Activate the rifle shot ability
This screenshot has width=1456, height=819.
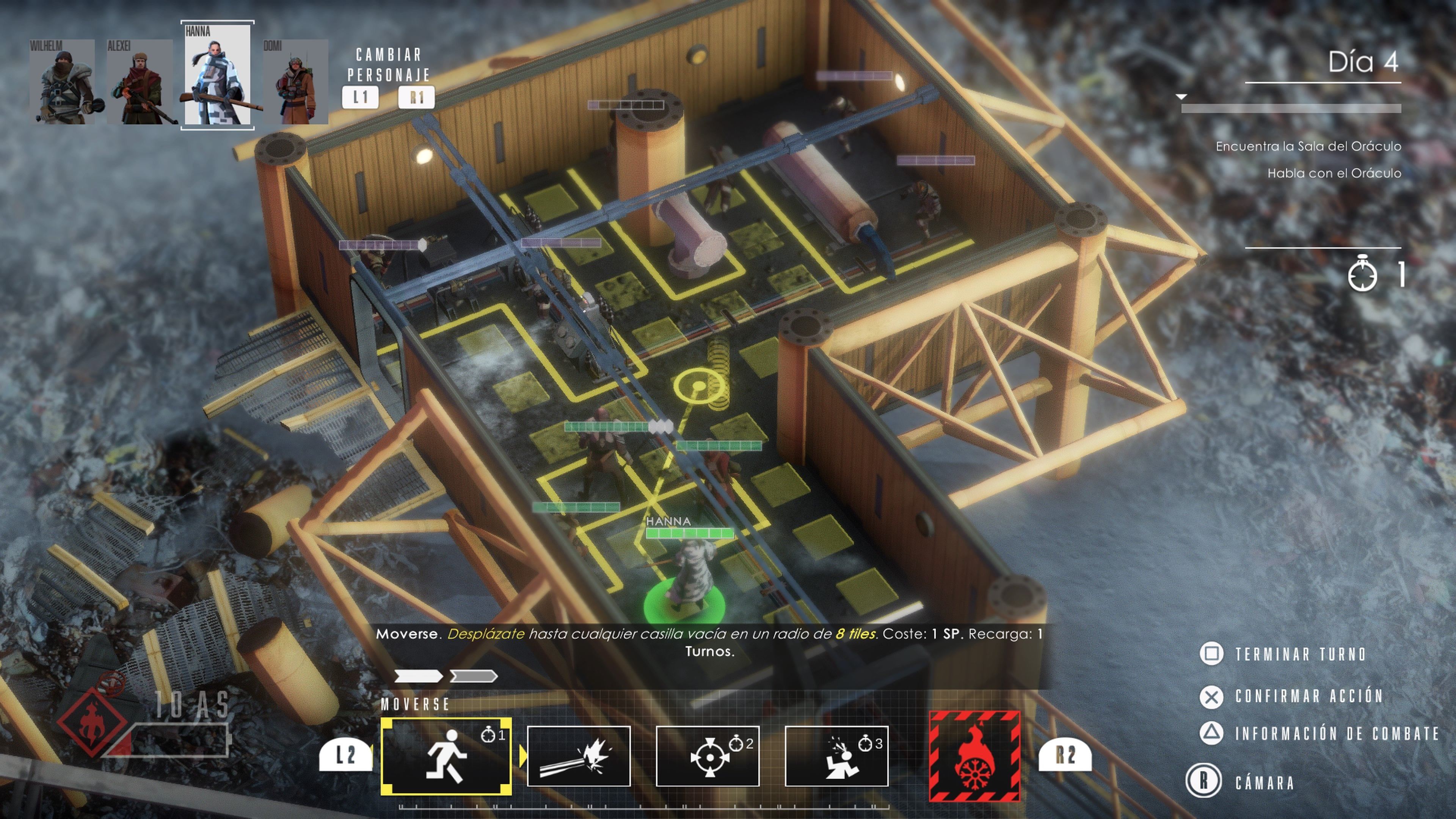(x=578, y=756)
